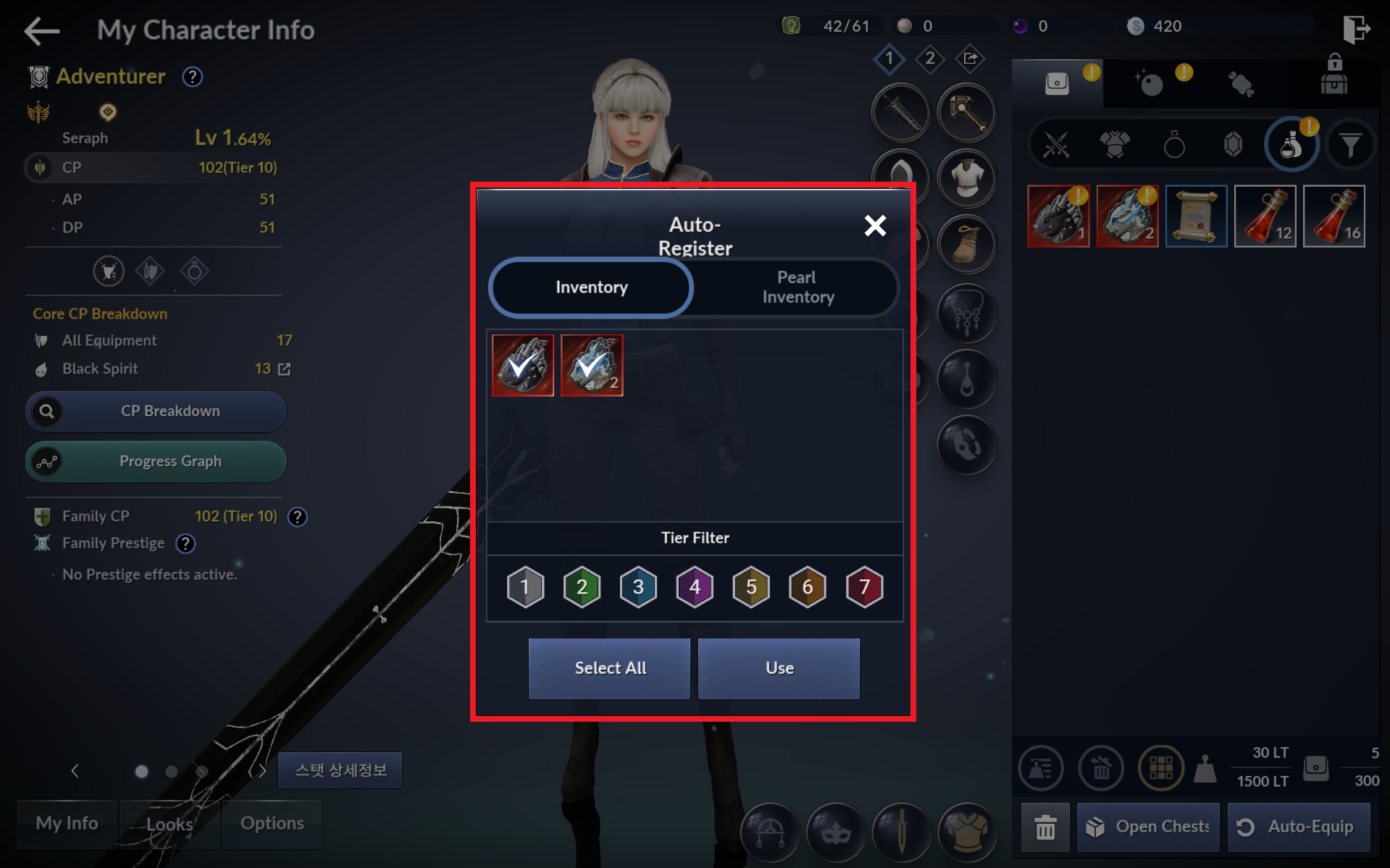Select the Inventory tab in Auto-Register
The height and width of the screenshot is (868, 1390).
(x=591, y=287)
